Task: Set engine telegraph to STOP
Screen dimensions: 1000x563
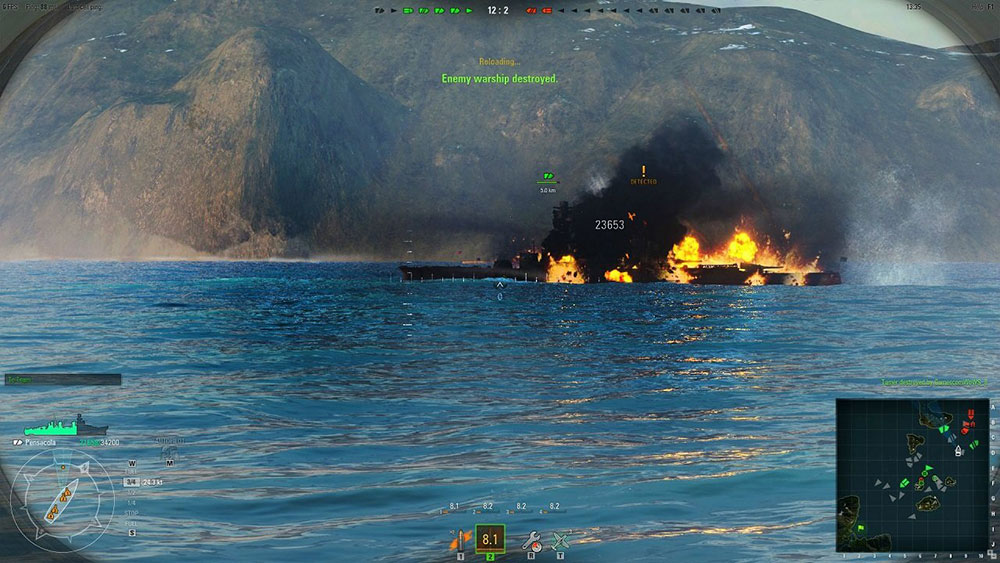Action: [x=132, y=515]
